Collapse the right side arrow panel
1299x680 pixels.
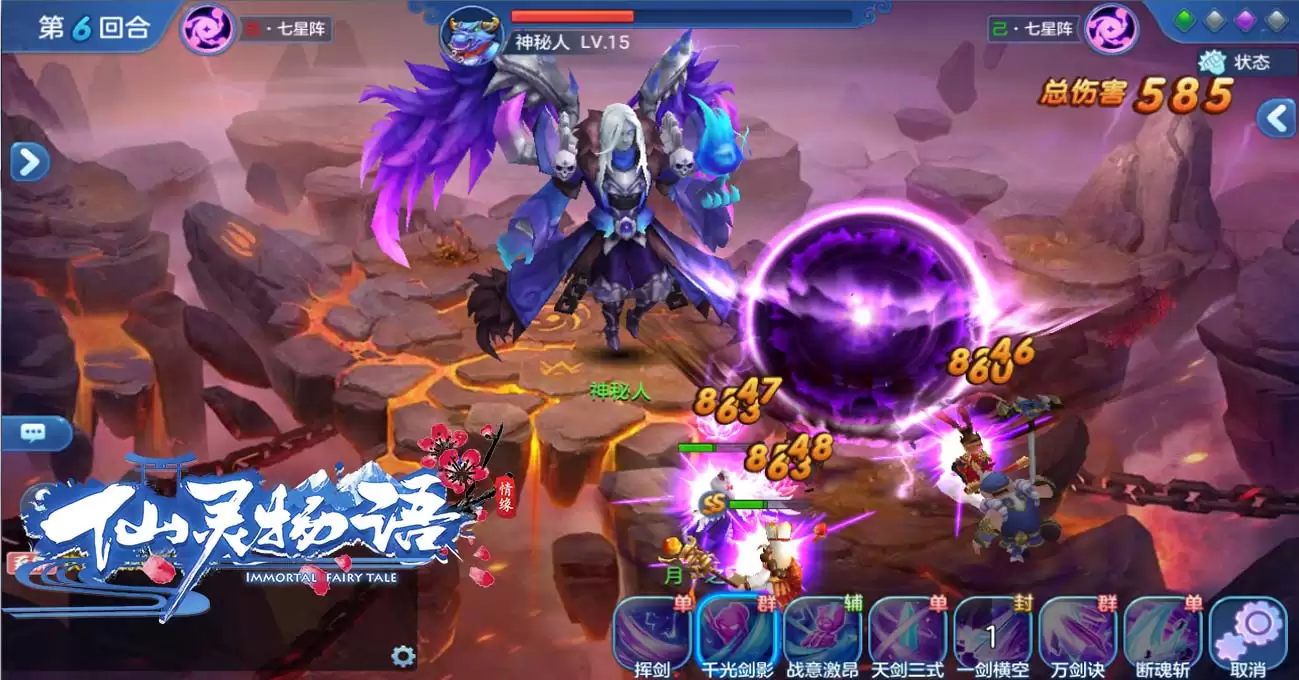pyautogui.click(x=1276, y=118)
